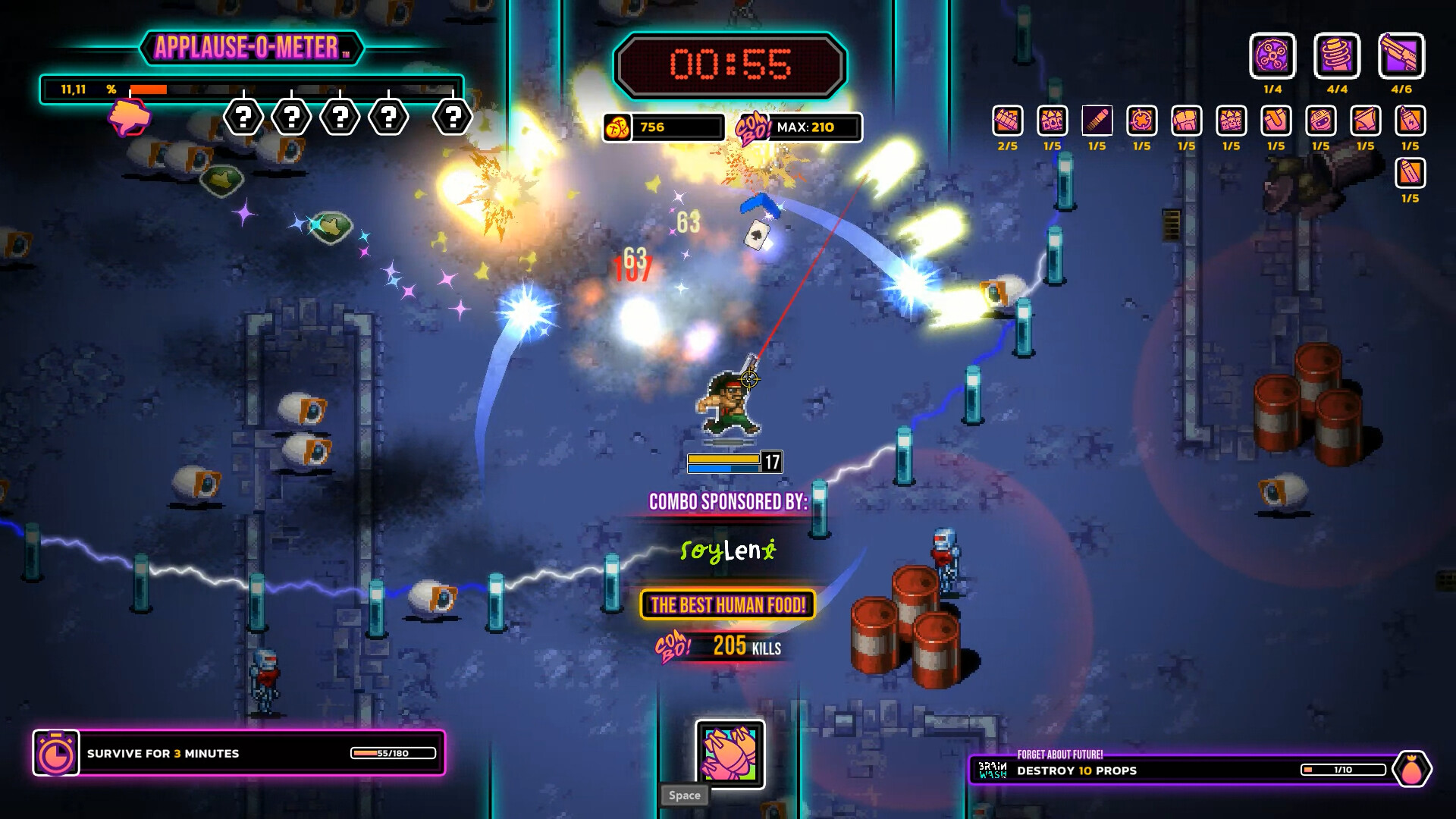Click the thumbs-down applause marker

click(x=130, y=118)
